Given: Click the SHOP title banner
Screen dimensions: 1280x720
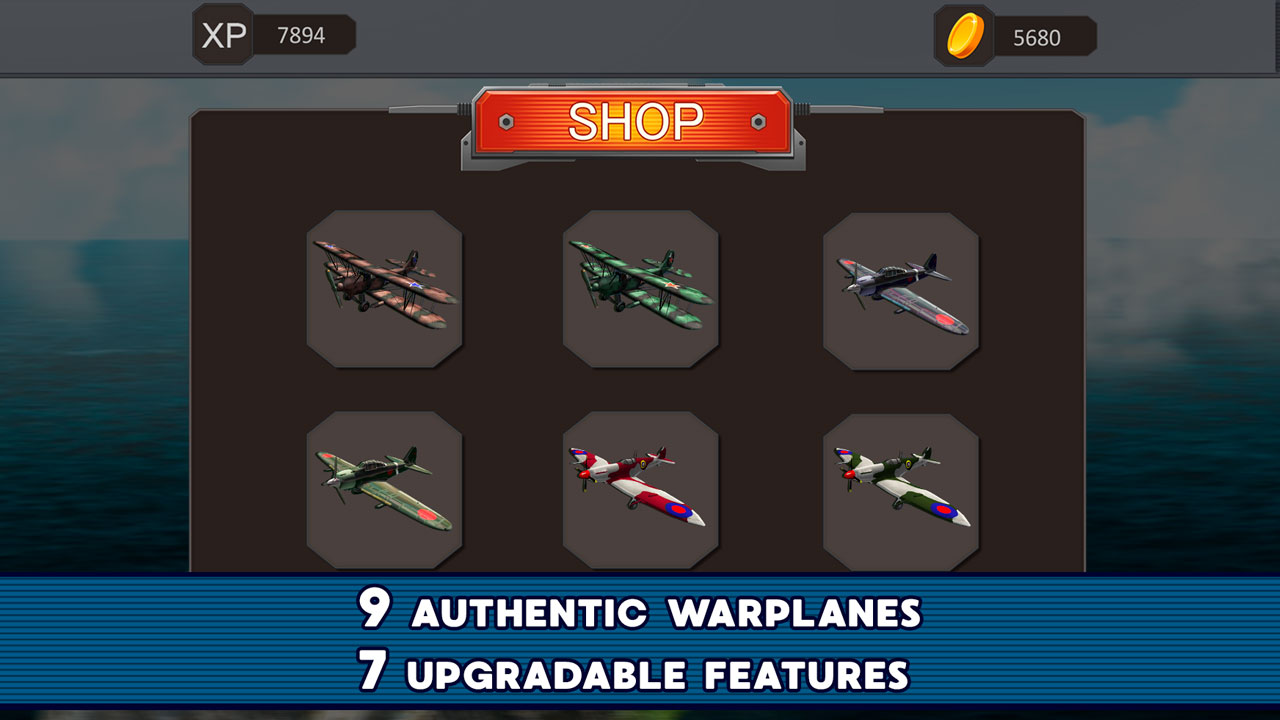Looking at the screenshot, I should click(637, 123).
